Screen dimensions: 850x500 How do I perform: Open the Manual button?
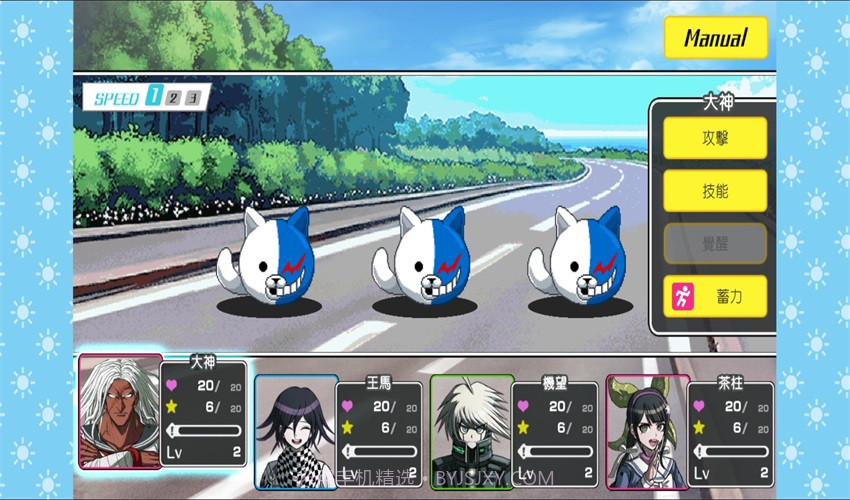715,38
